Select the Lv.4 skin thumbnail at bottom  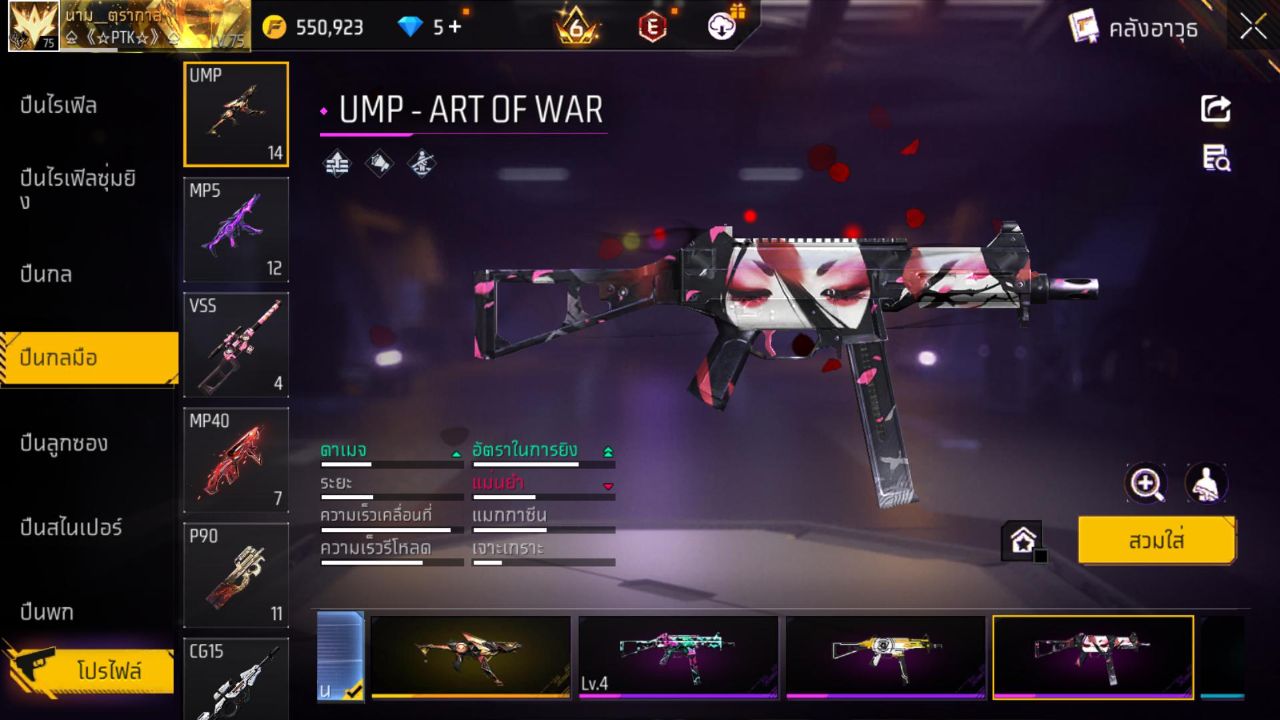pos(678,657)
